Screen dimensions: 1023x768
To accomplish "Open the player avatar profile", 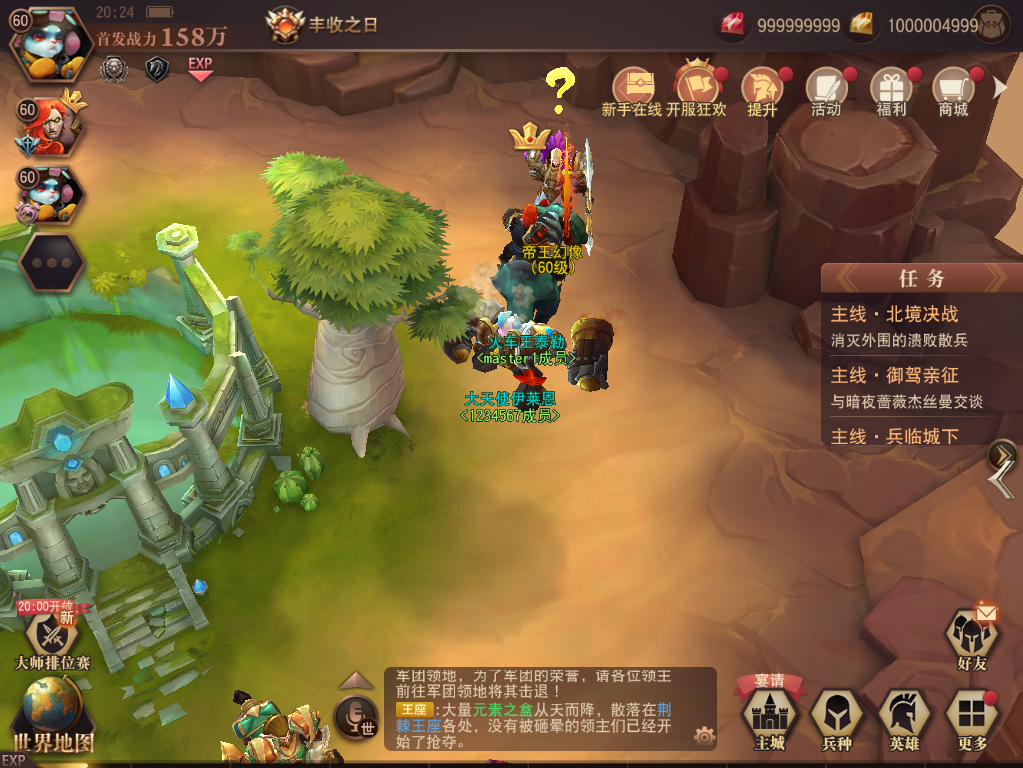I will tap(48, 44).
